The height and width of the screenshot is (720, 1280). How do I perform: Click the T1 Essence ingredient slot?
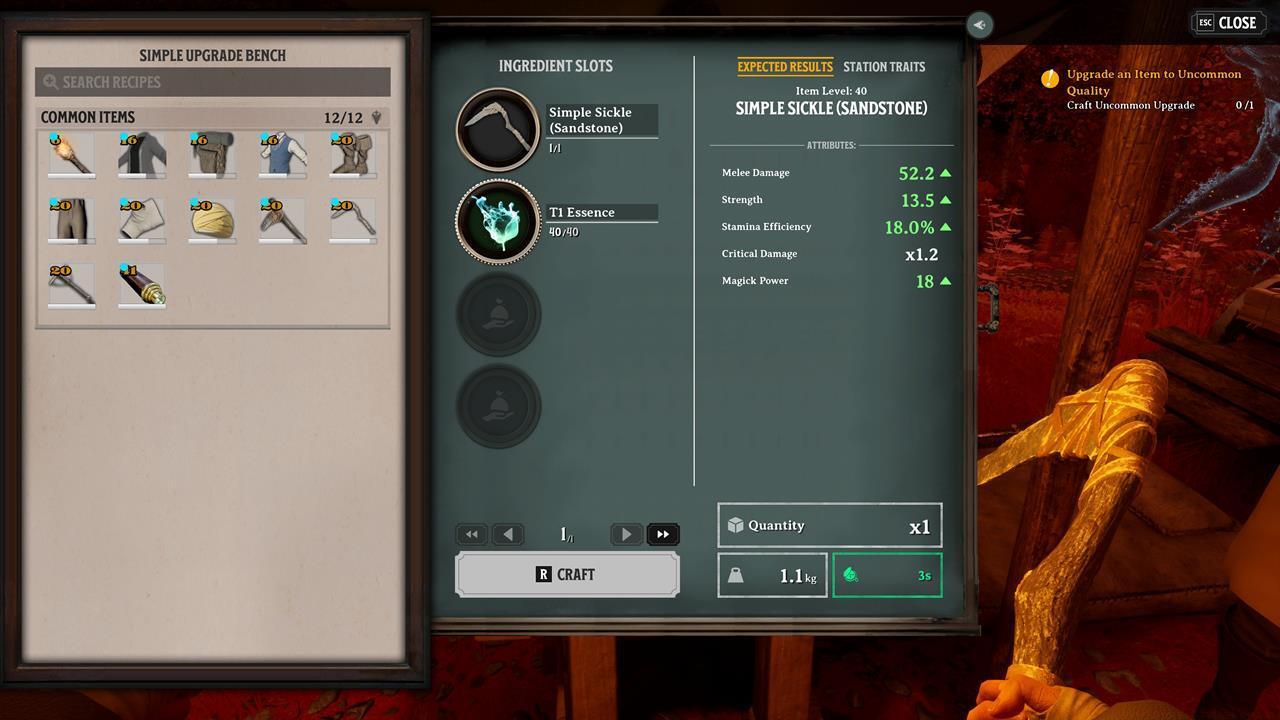498,220
